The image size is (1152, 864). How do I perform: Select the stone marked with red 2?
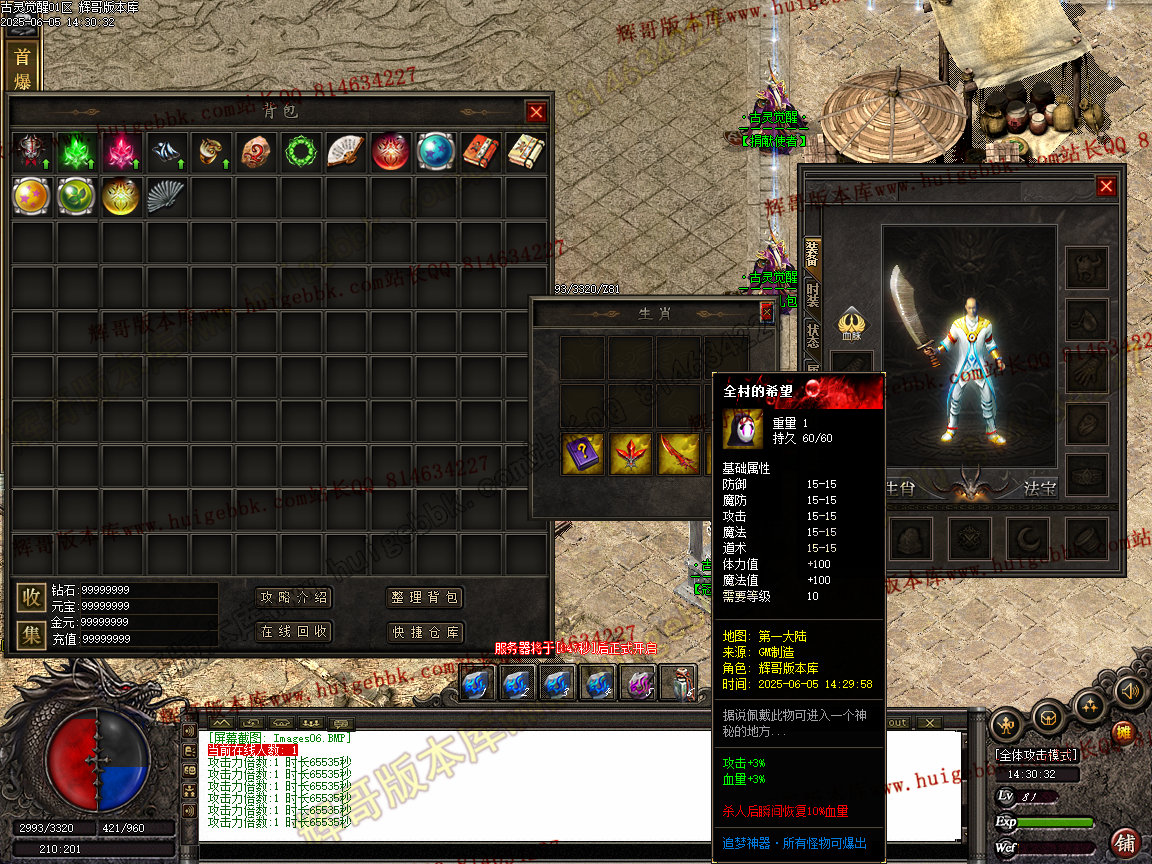tap(255, 152)
